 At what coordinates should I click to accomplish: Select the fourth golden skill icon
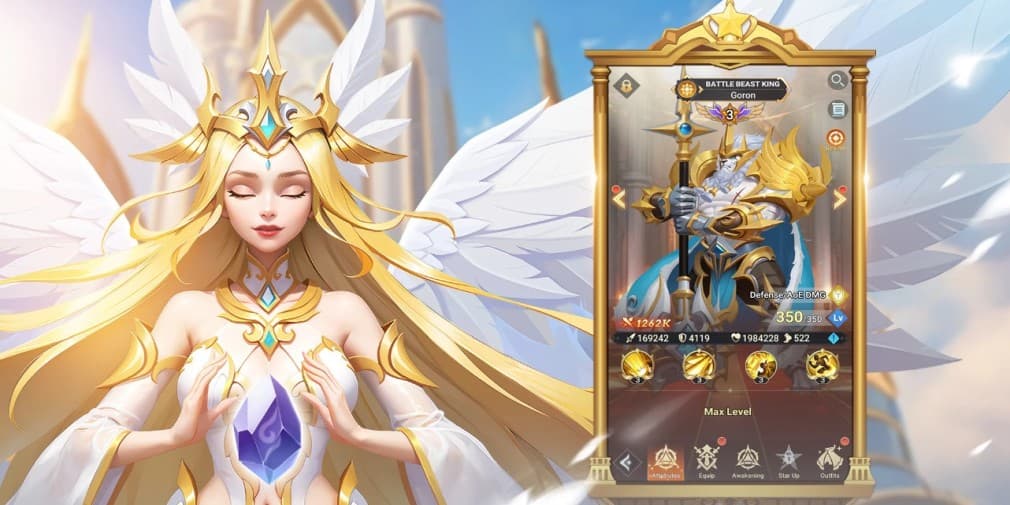coord(821,367)
